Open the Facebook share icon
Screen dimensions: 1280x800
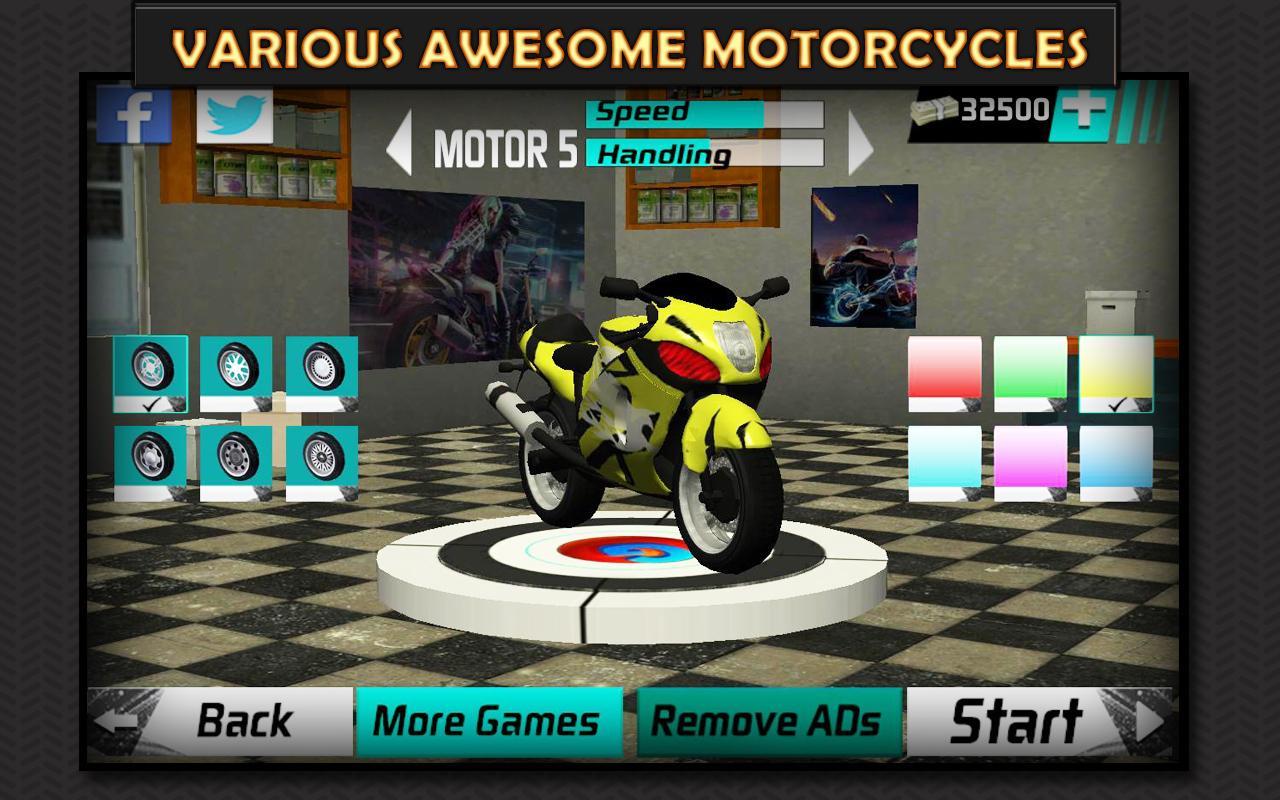(135, 115)
